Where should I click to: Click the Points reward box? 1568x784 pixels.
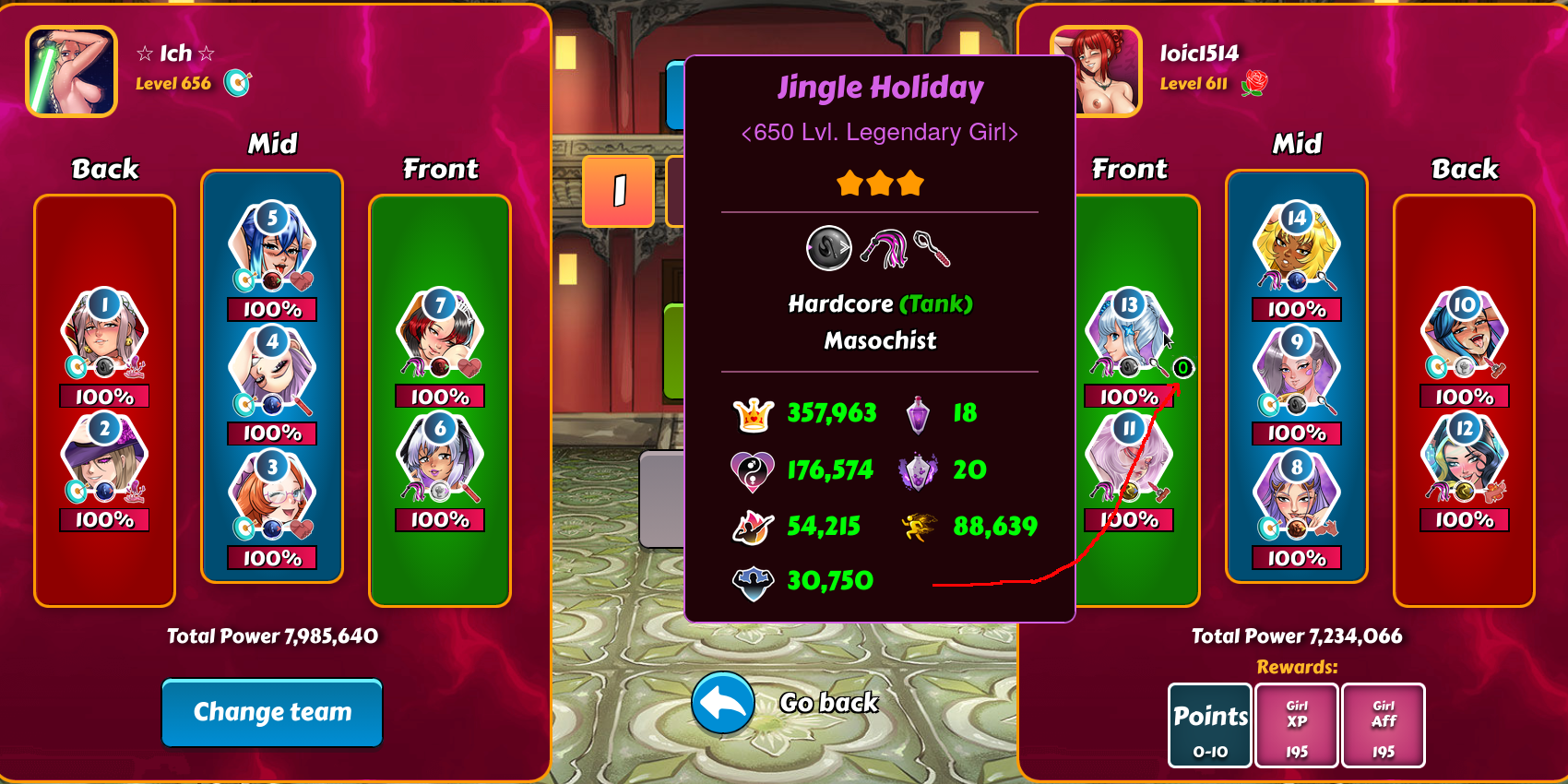1210,726
